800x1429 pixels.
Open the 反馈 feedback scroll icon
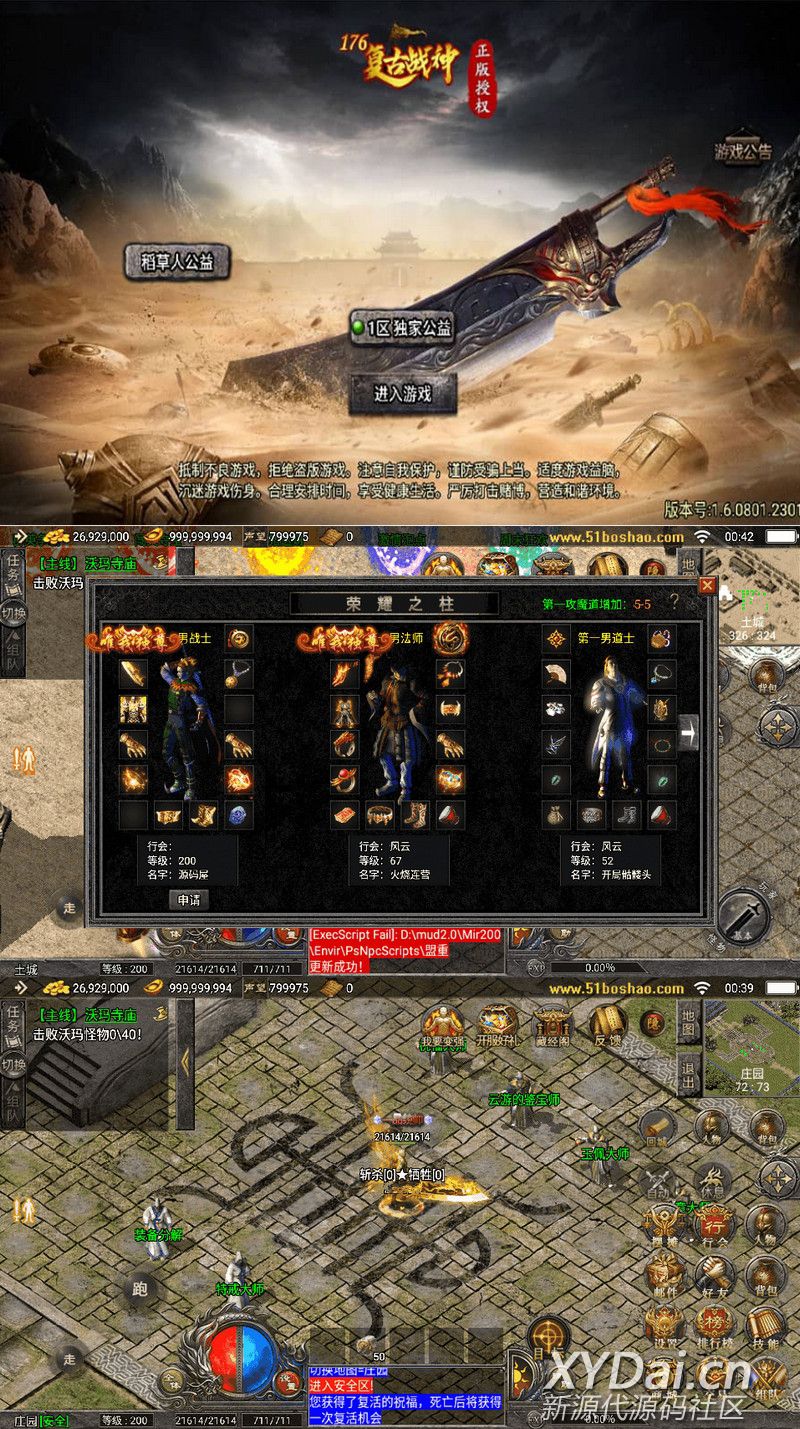tap(608, 1025)
